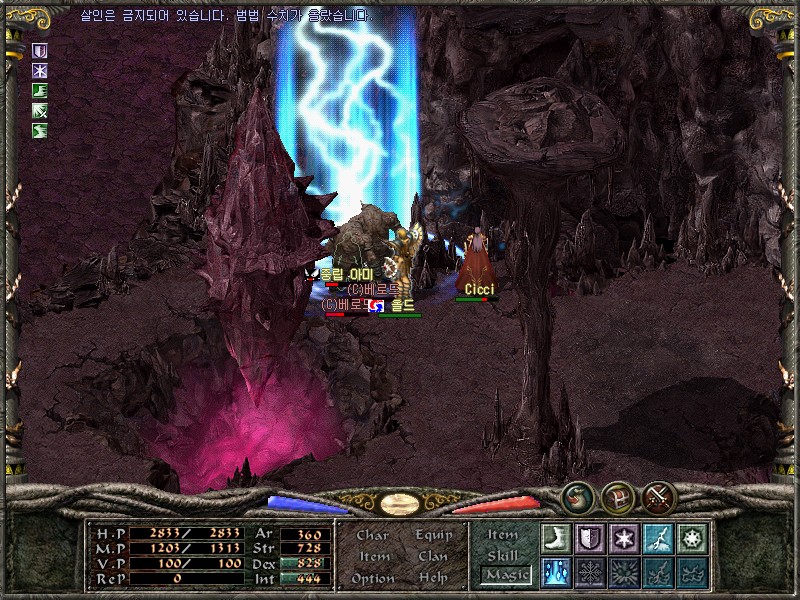The width and height of the screenshot is (800, 600).
Task: Switch to the Skill hotbar tab
Action: pos(503,555)
